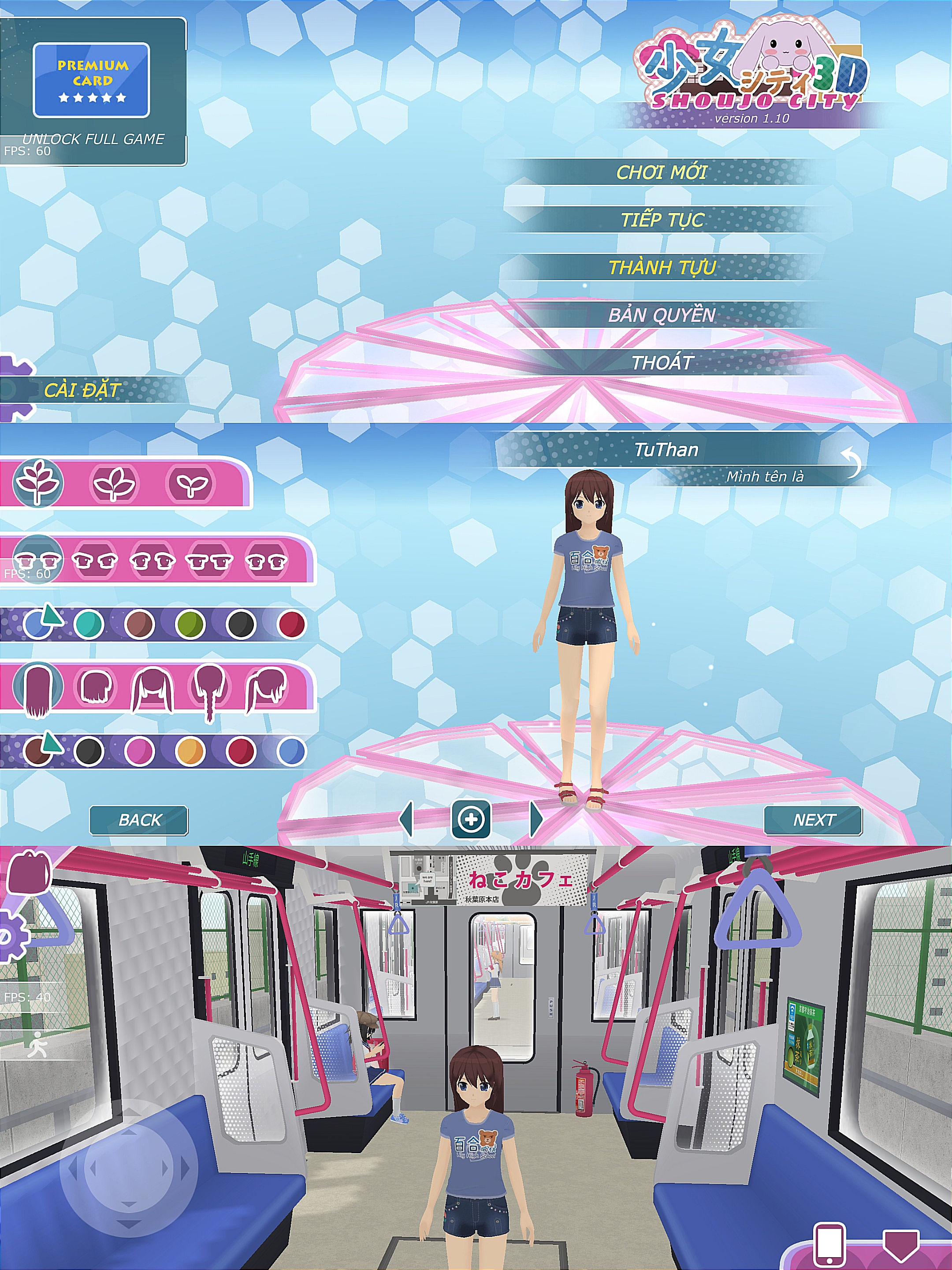Select THOÁT to quit the game
Image resolution: width=952 pixels, height=1270 pixels.
[x=662, y=363]
